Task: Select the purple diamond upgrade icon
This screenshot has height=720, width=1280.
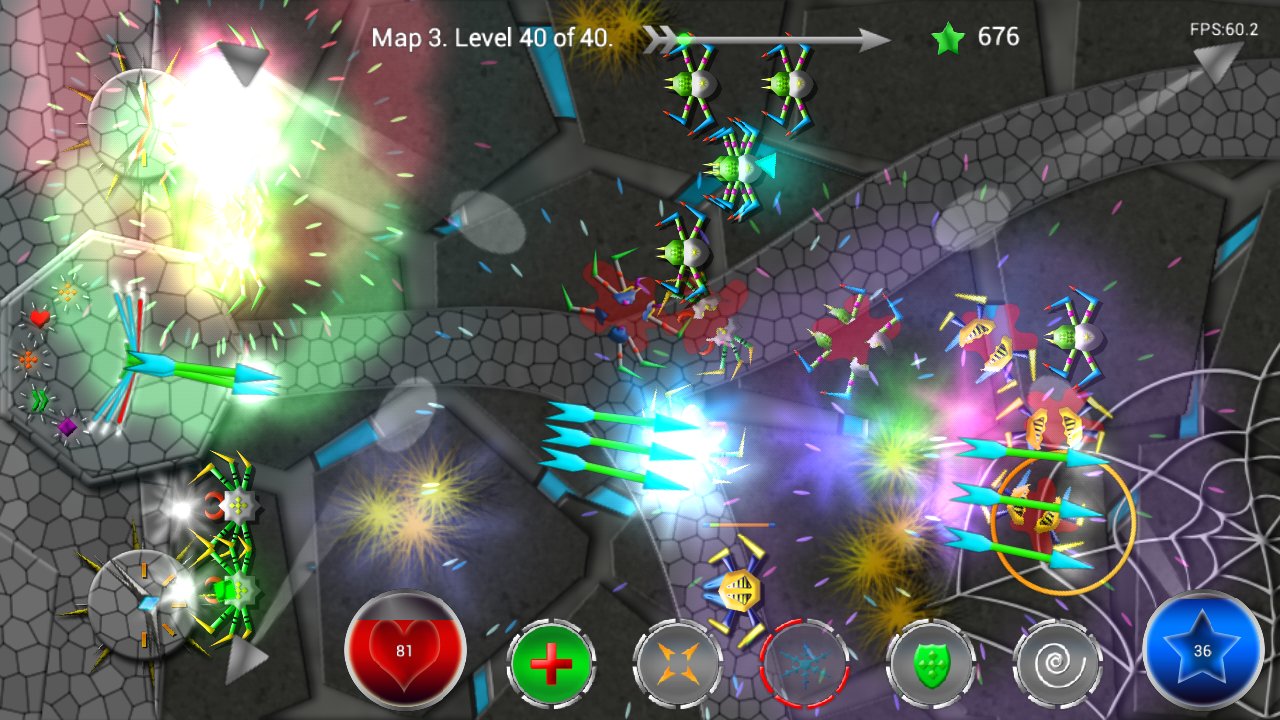Action: tap(67, 427)
